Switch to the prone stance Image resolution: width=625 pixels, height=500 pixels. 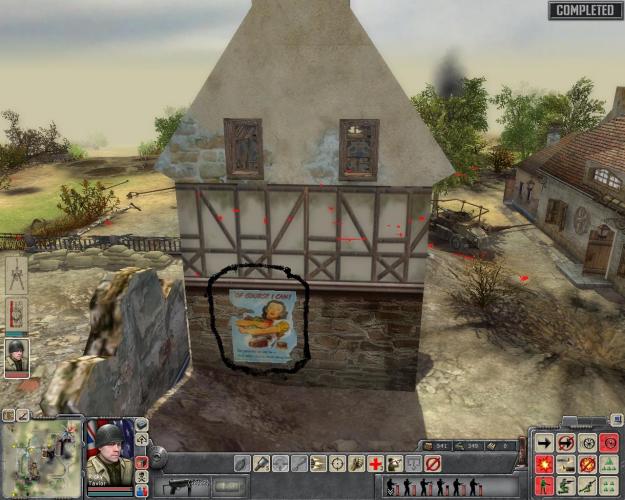click(x=588, y=486)
